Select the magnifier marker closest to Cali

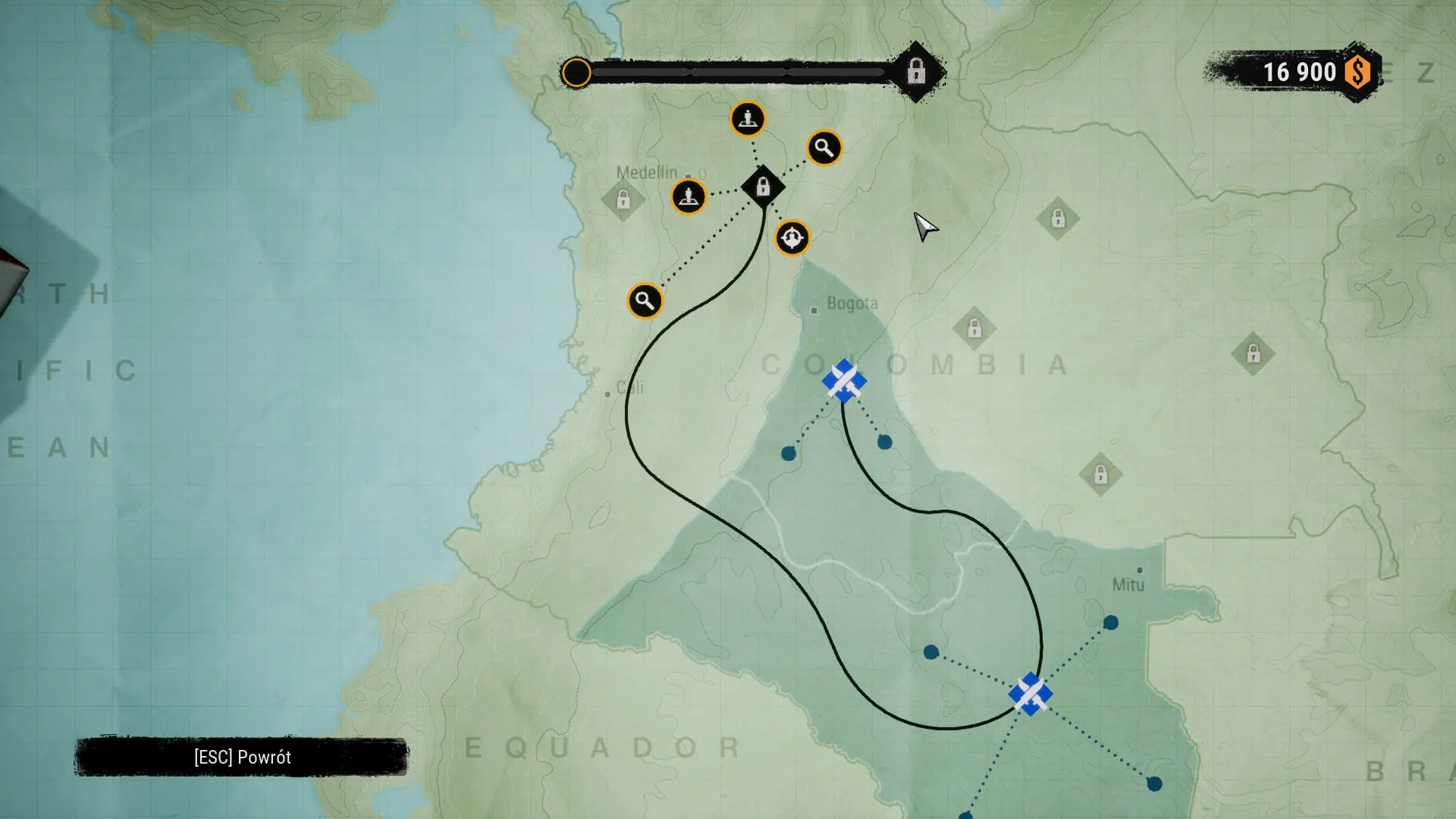645,301
